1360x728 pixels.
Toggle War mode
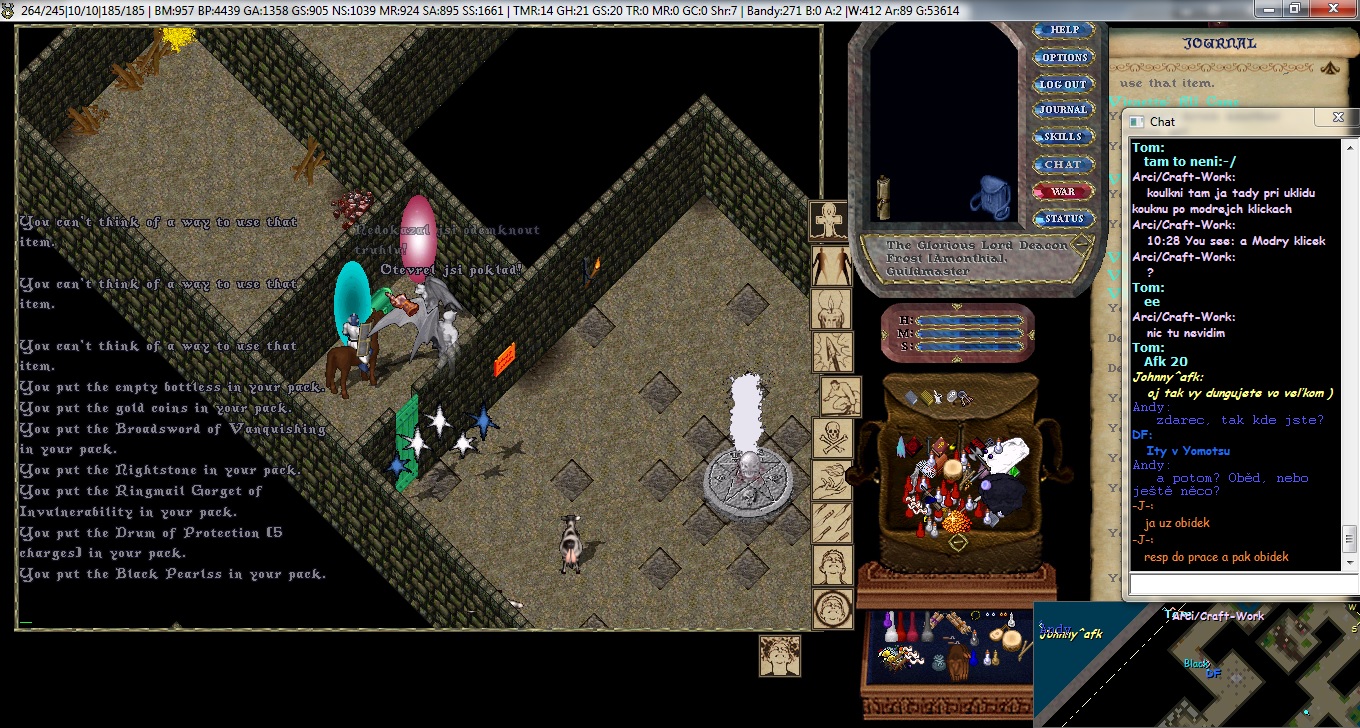pos(1064,191)
